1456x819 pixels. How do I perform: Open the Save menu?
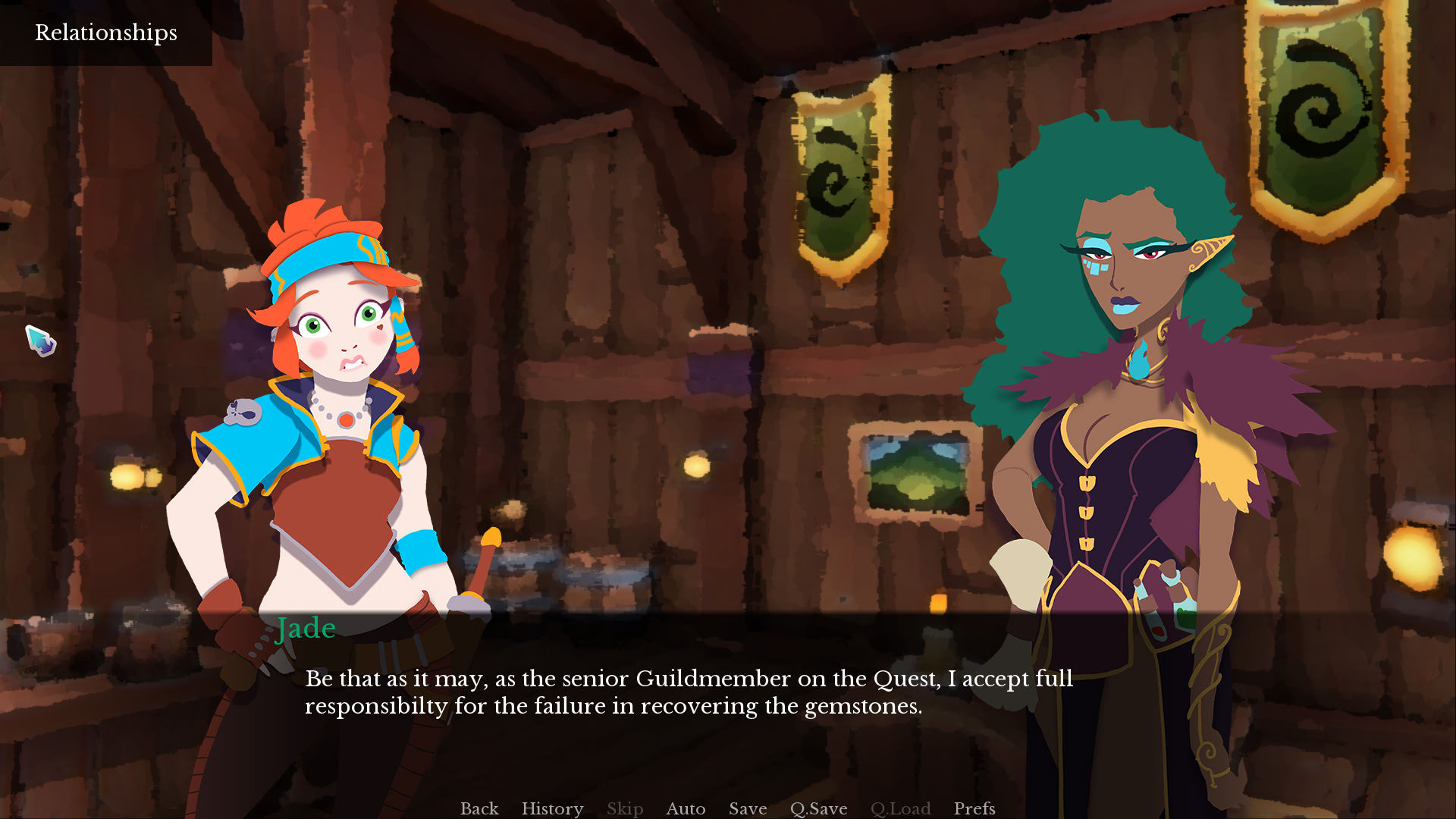coord(748,808)
